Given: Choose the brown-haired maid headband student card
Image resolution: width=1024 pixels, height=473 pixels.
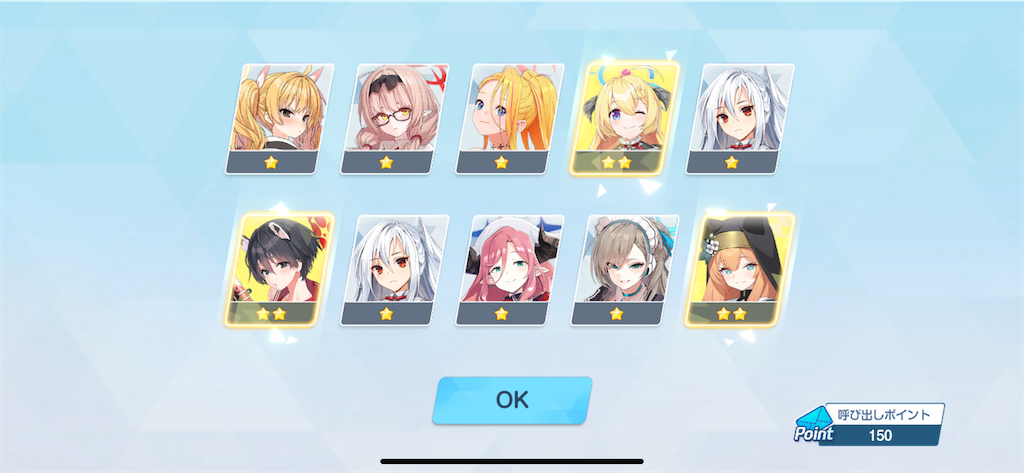Looking at the screenshot, I should 624,269.
